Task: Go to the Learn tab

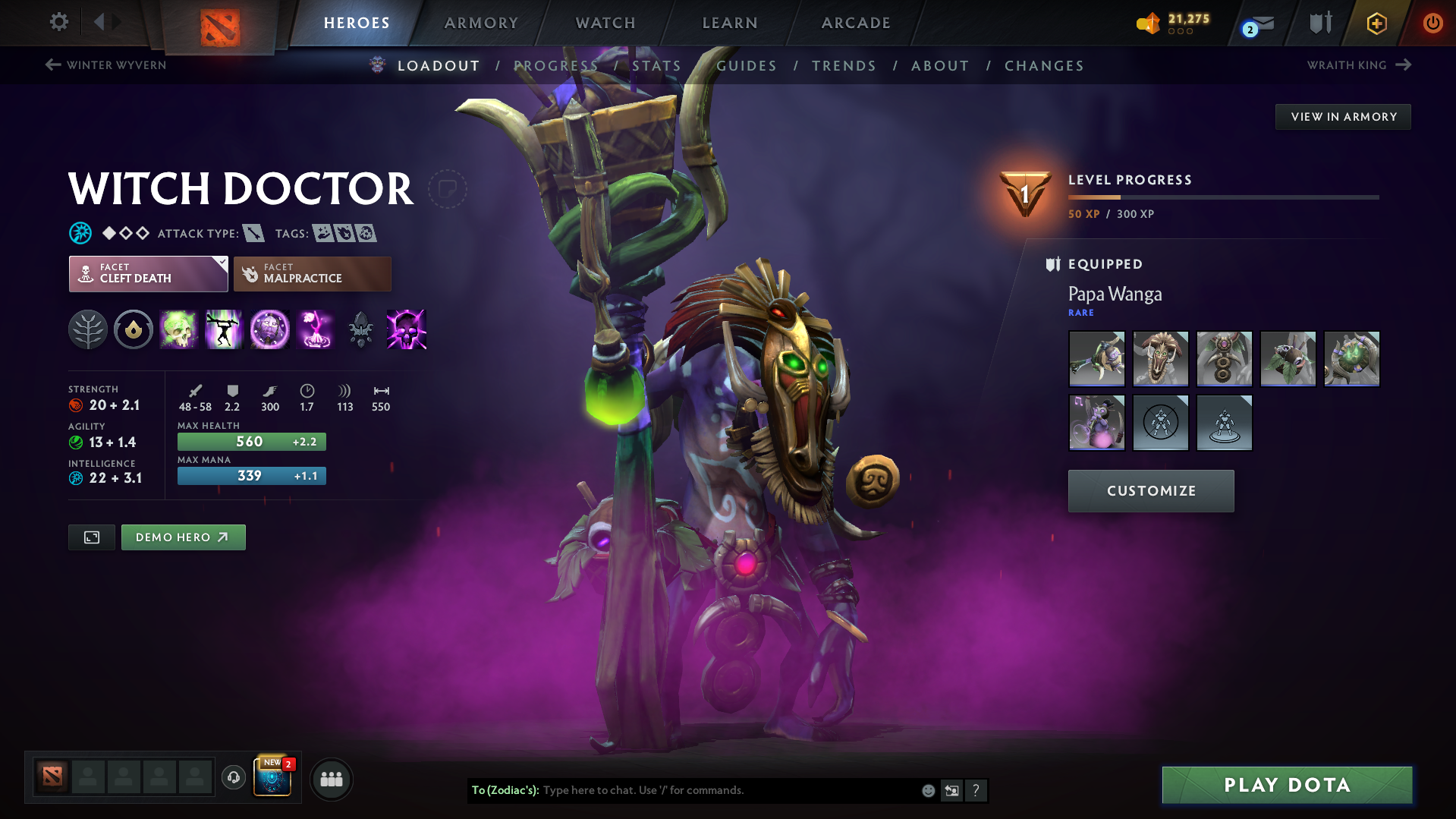Action: click(x=730, y=23)
